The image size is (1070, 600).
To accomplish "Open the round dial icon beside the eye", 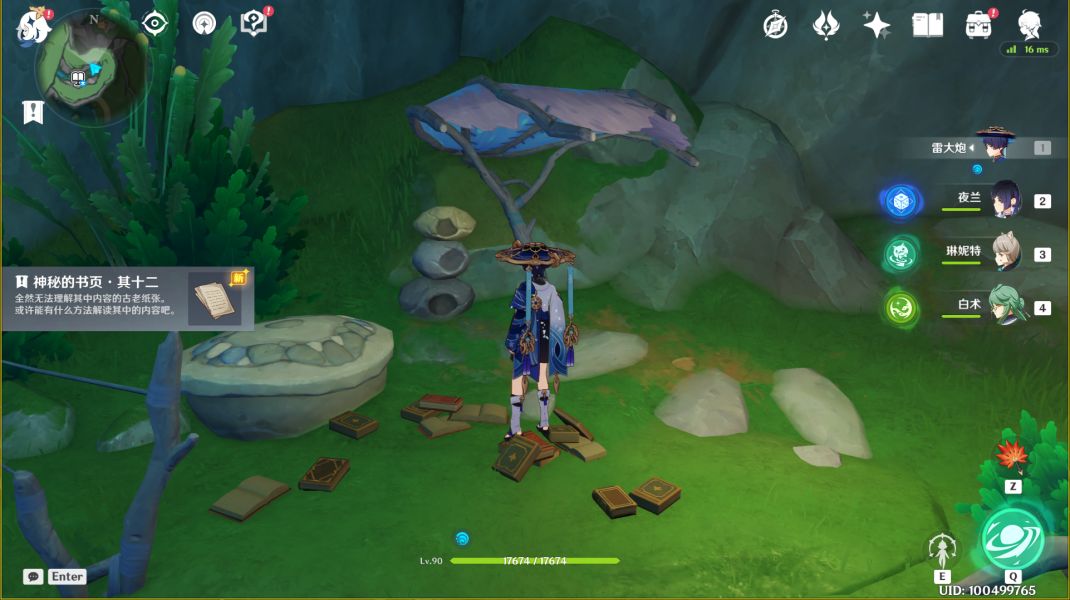I will [x=204, y=23].
